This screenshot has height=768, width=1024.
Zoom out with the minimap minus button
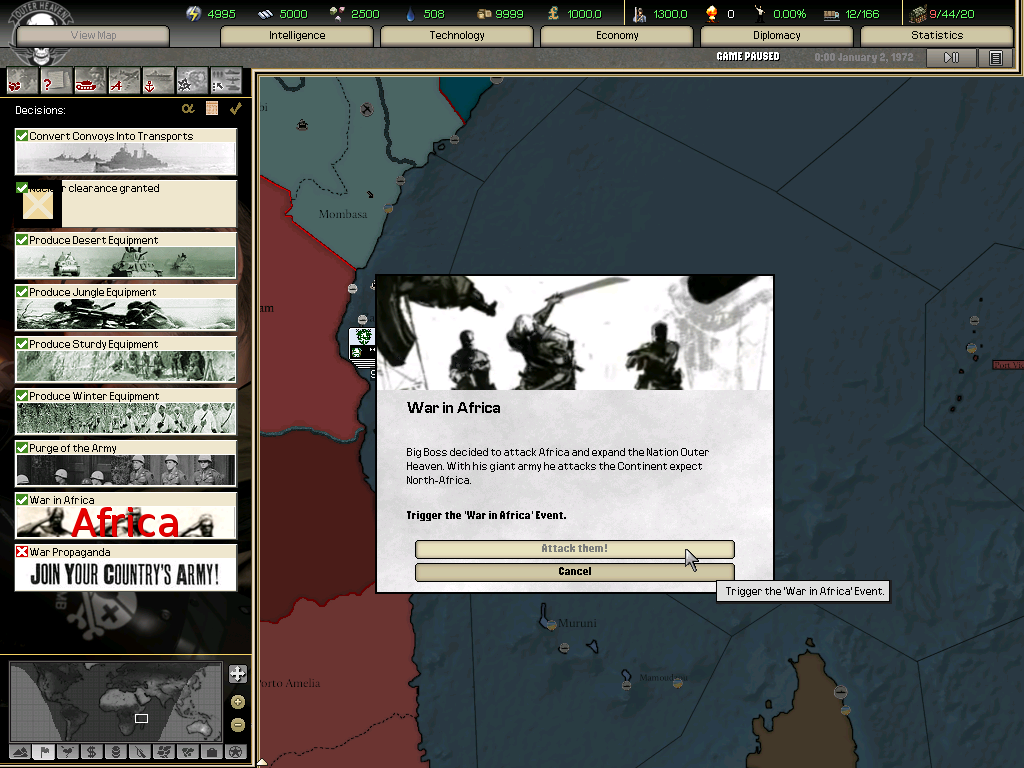click(237, 725)
